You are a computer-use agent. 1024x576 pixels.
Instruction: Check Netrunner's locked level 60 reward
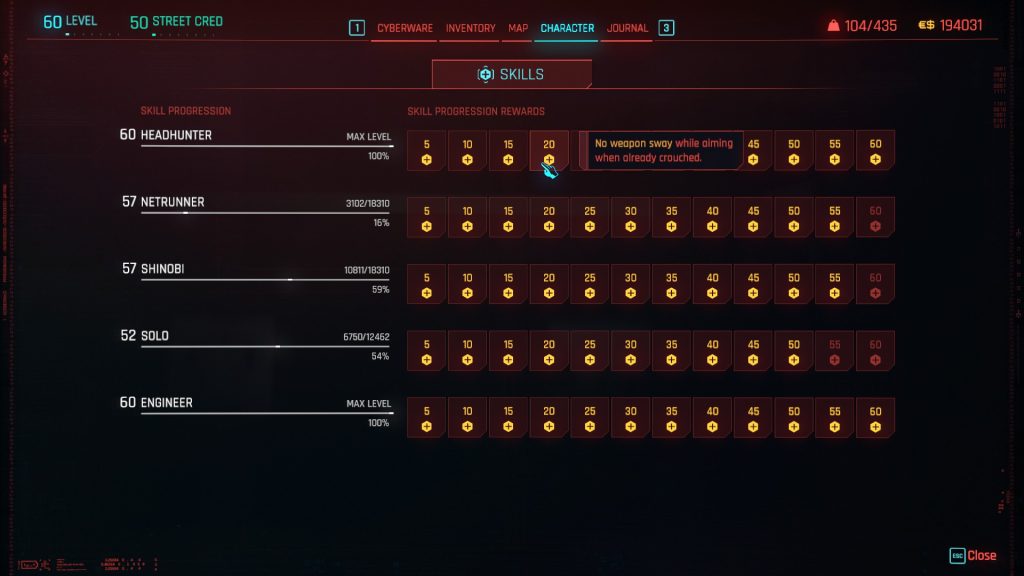(x=875, y=217)
